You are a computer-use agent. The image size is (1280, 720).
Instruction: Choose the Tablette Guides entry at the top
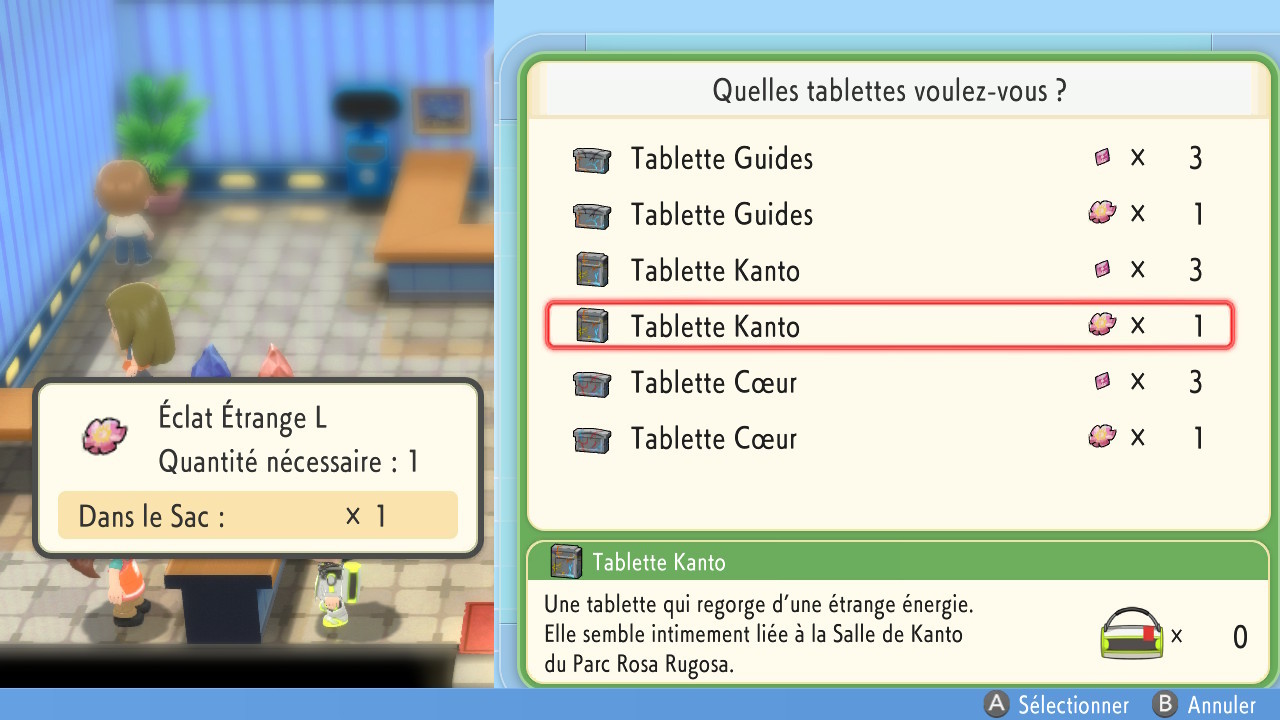pyautogui.click(x=720, y=159)
